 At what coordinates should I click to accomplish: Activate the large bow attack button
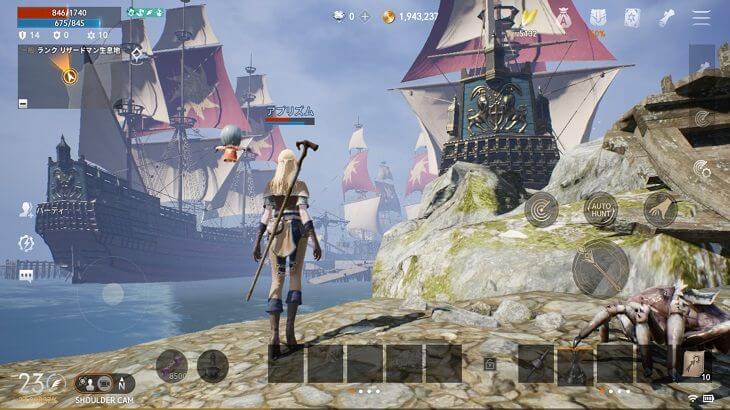click(x=600, y=268)
